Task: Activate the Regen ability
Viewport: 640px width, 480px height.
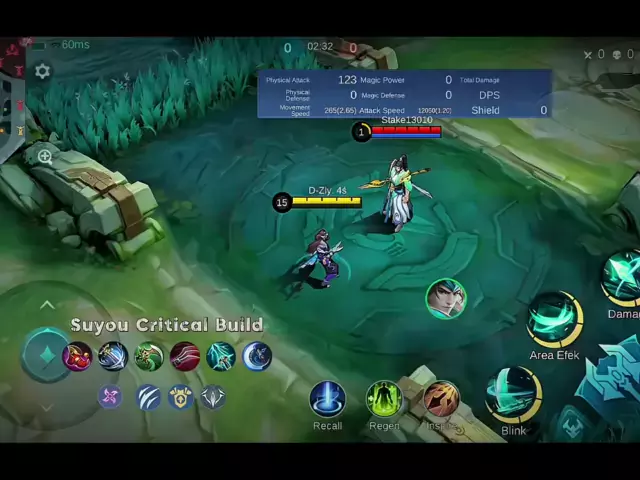Action: [x=384, y=399]
